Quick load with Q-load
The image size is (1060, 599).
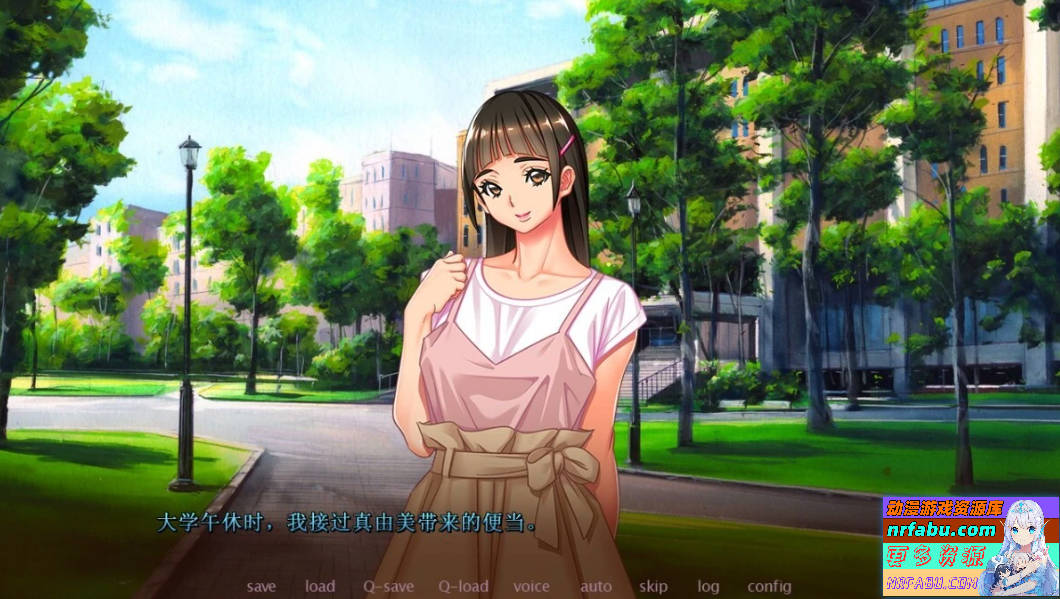(463, 587)
